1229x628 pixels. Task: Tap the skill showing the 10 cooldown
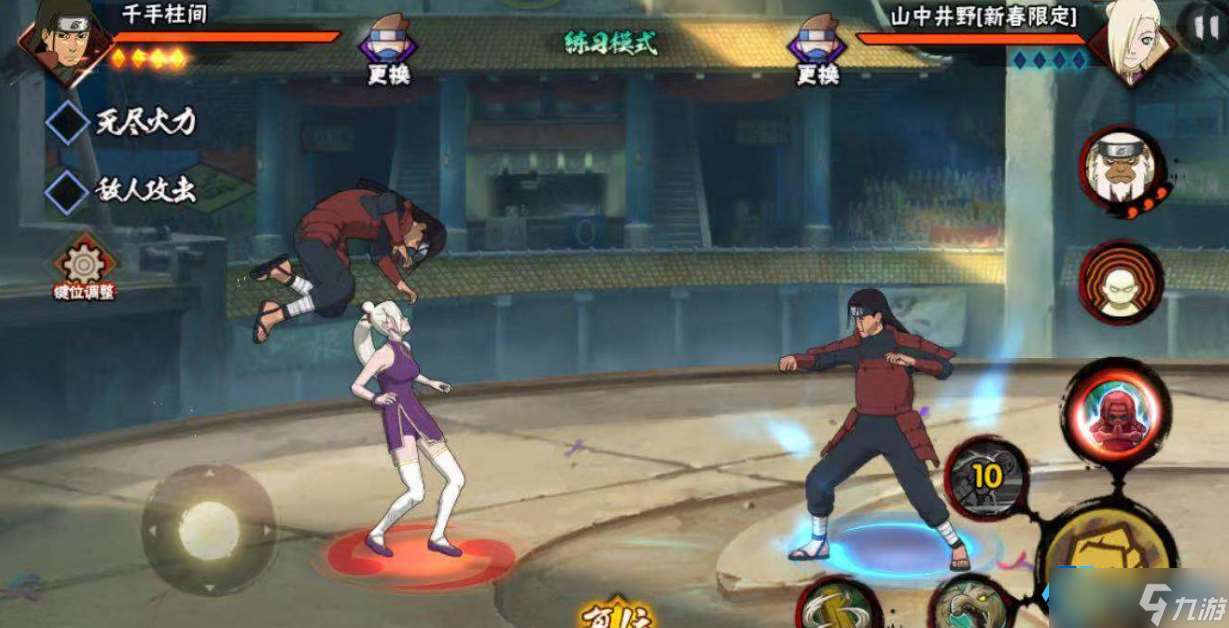pyautogui.click(x=986, y=478)
